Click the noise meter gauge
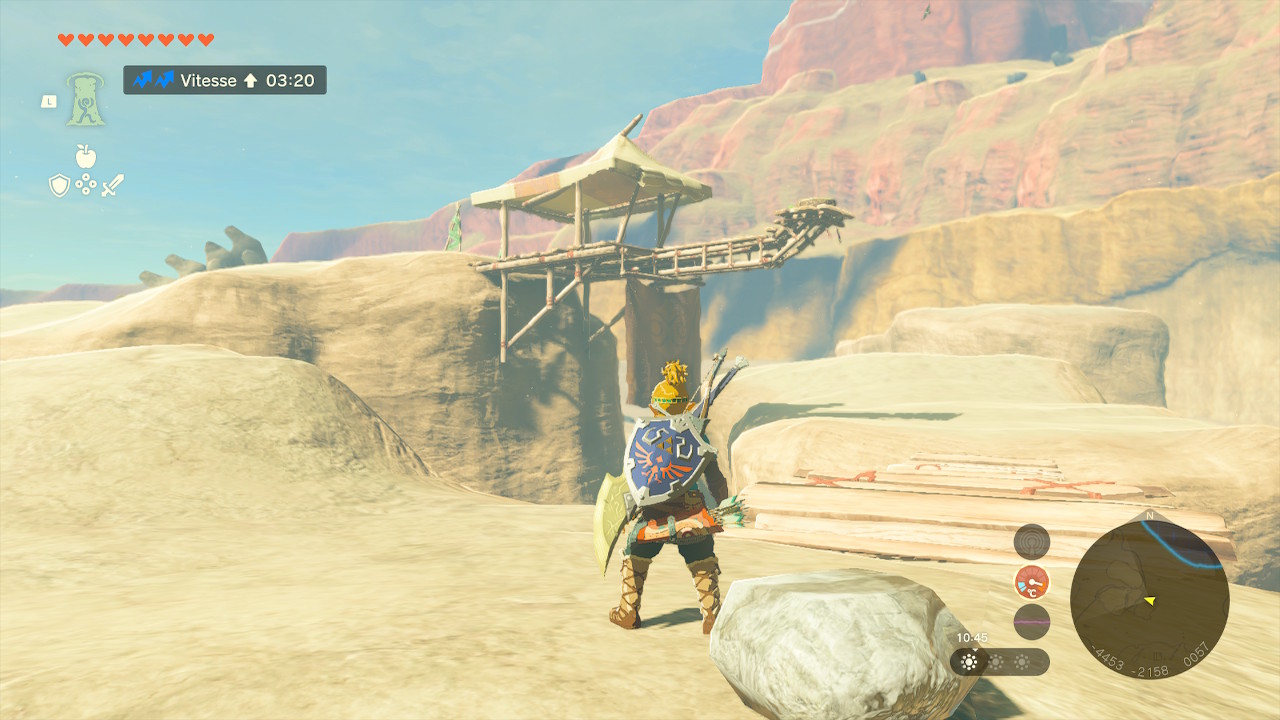Image resolution: width=1280 pixels, height=720 pixels. coord(1031,622)
